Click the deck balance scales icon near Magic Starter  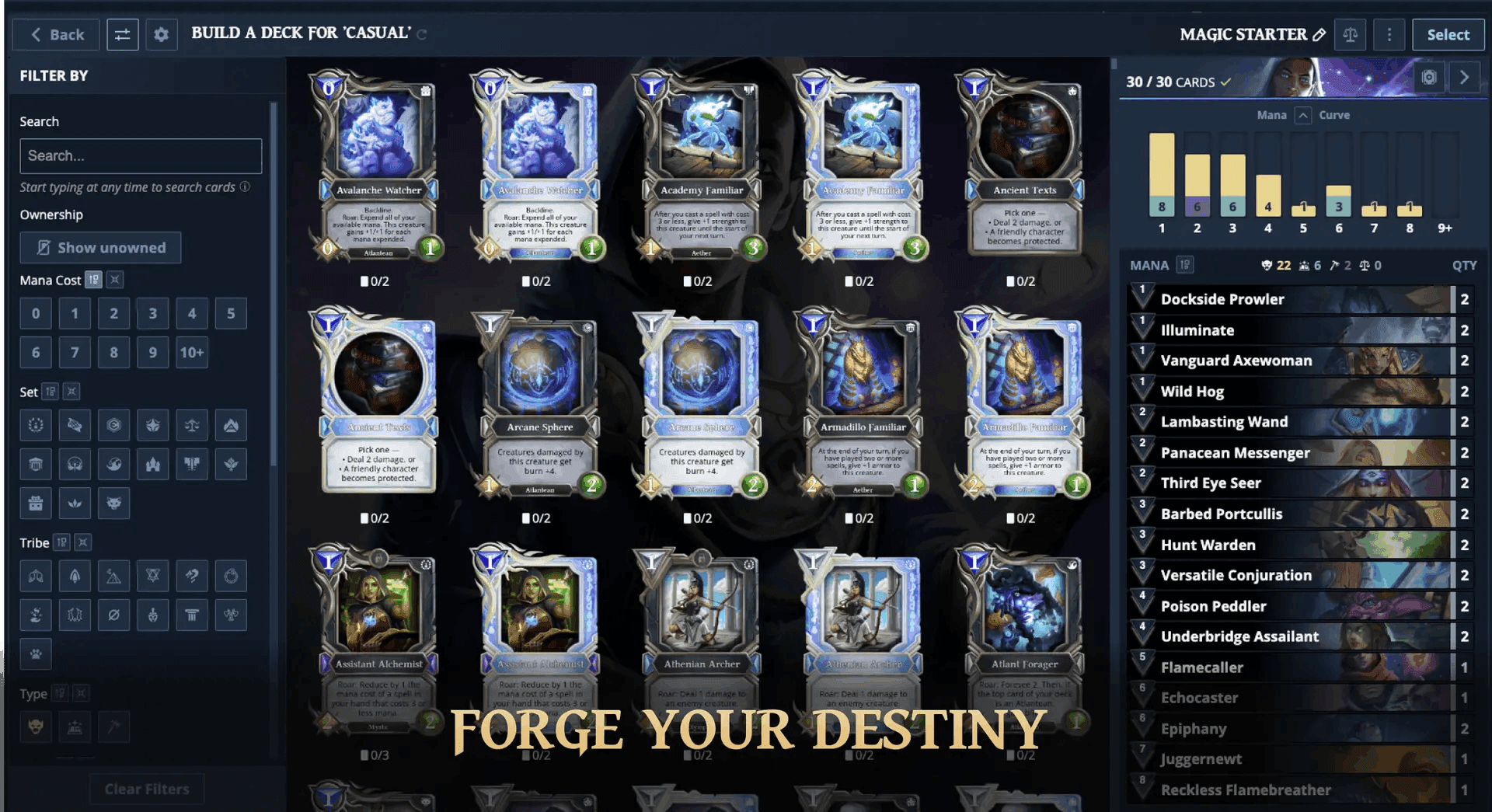click(1350, 34)
